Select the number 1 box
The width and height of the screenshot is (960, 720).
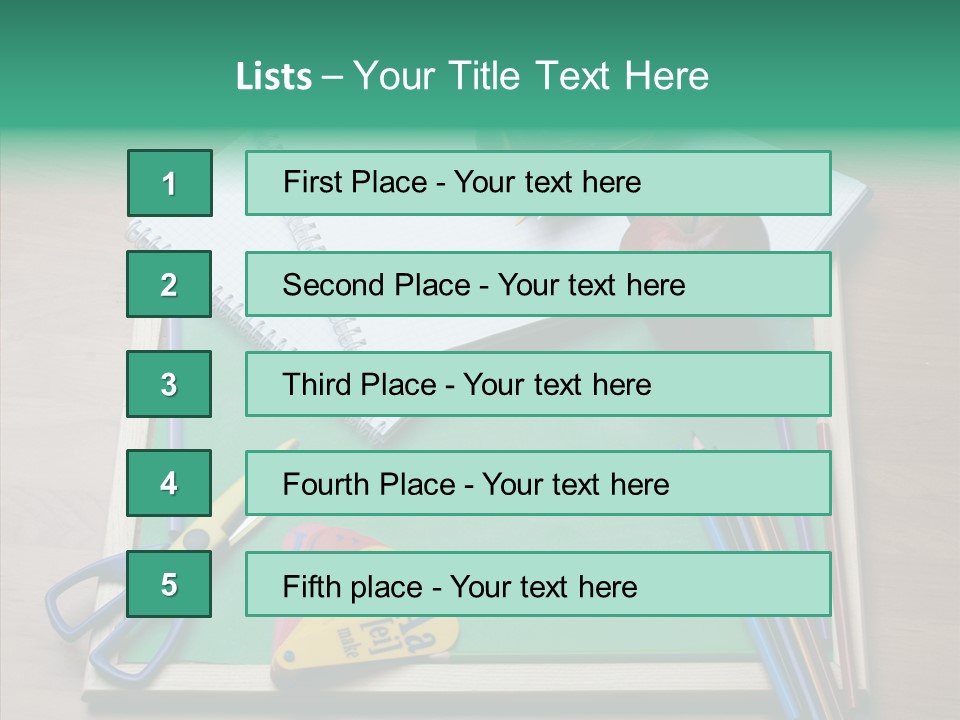pos(169,183)
